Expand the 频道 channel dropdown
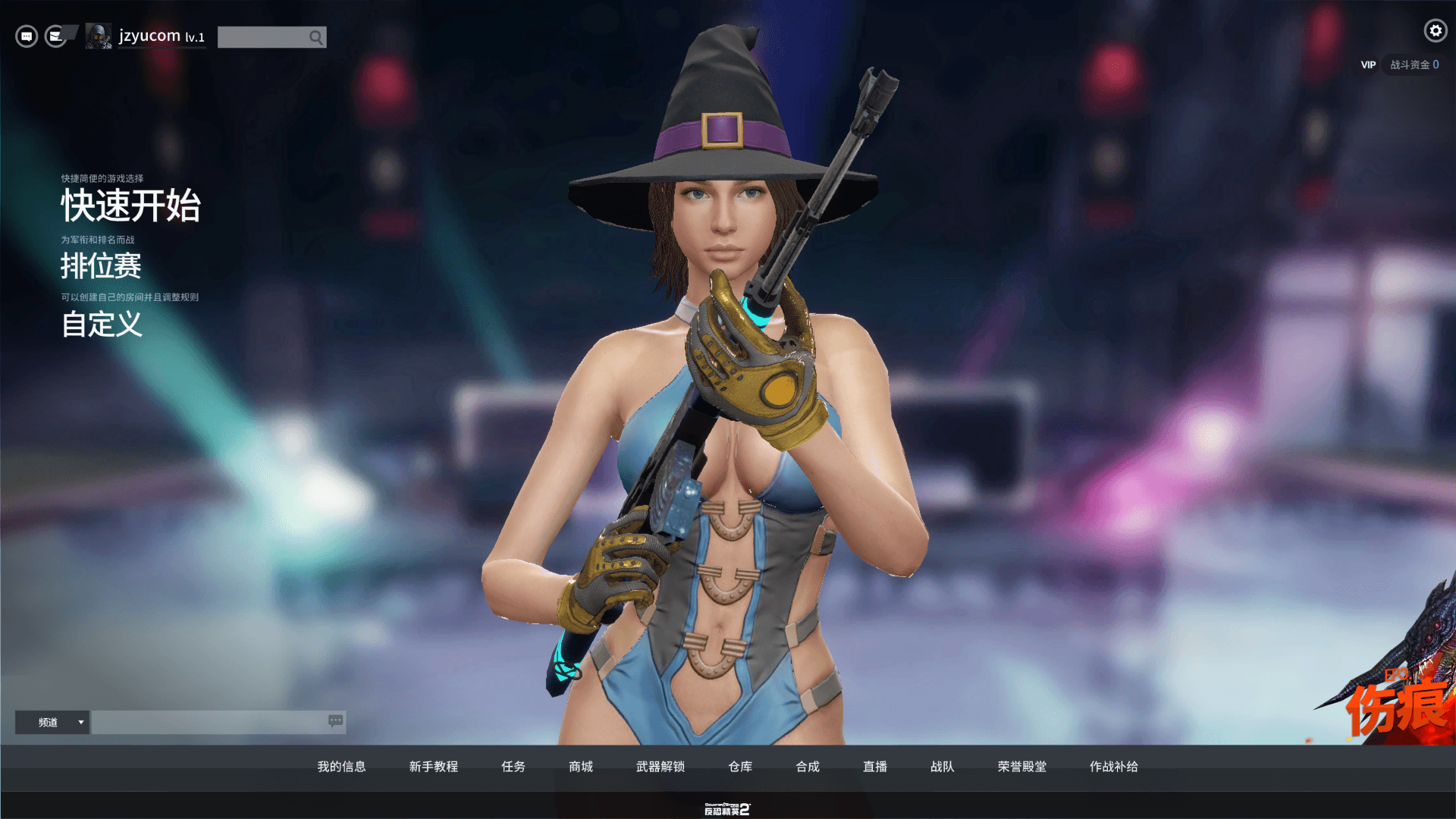 (52, 722)
